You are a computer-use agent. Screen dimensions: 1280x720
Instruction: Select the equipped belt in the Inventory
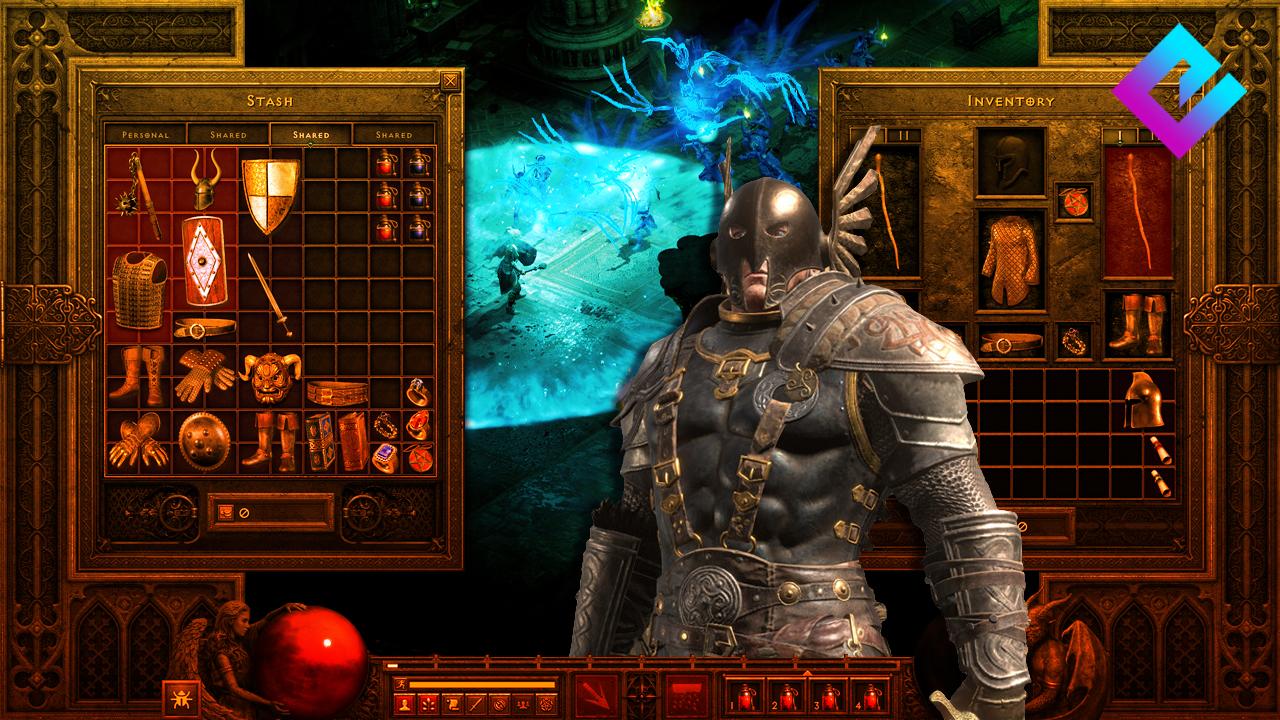tap(1010, 343)
